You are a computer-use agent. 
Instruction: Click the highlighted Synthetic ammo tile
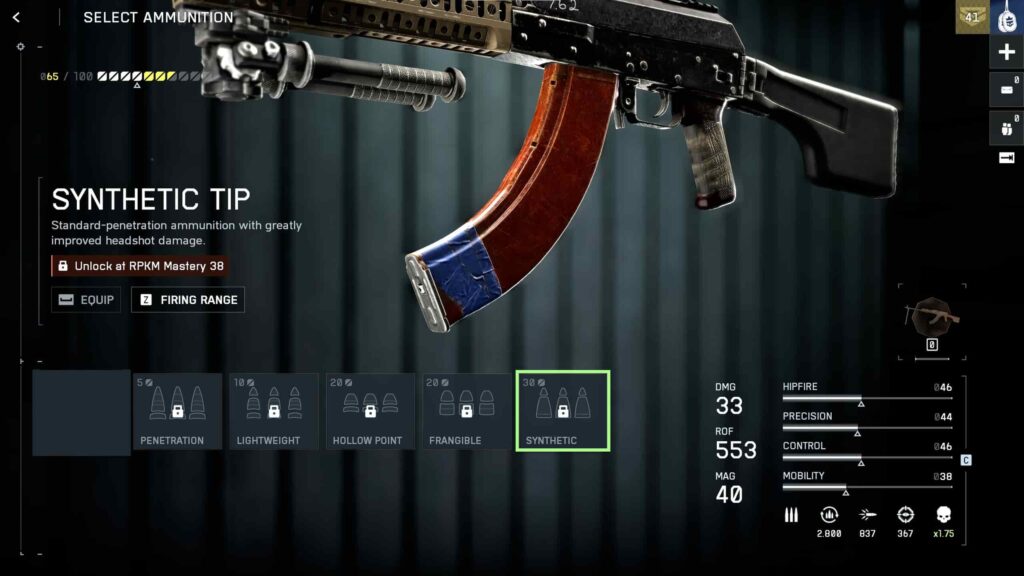click(x=563, y=411)
